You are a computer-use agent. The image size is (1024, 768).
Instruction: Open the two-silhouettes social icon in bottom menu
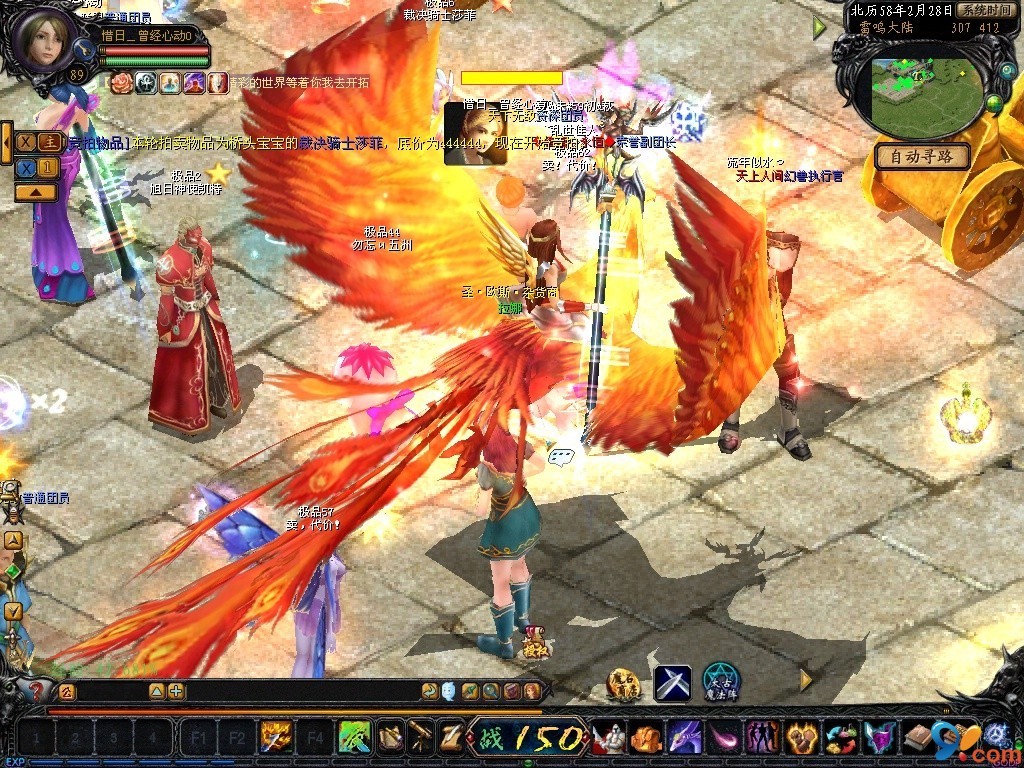[764, 738]
